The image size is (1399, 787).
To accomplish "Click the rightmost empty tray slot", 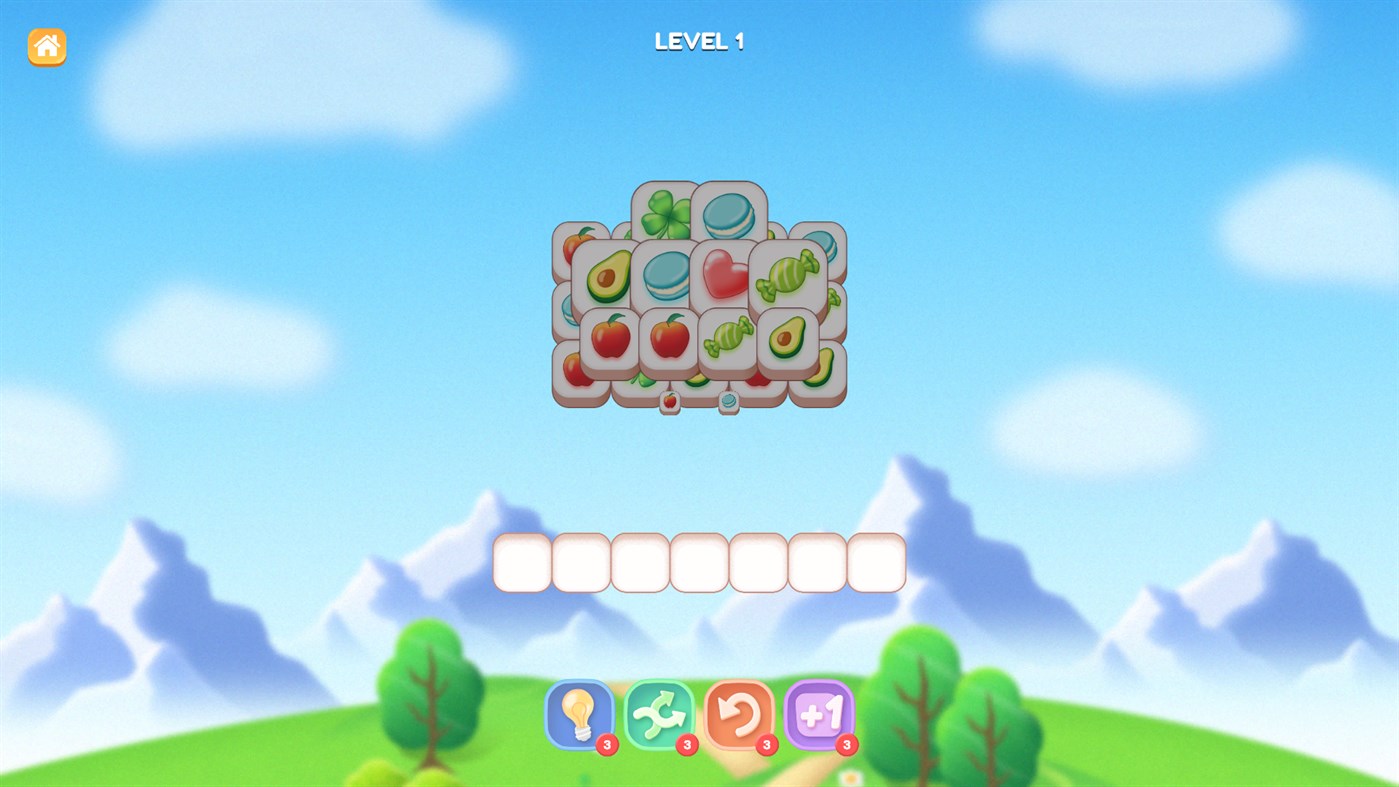I will (x=877, y=563).
